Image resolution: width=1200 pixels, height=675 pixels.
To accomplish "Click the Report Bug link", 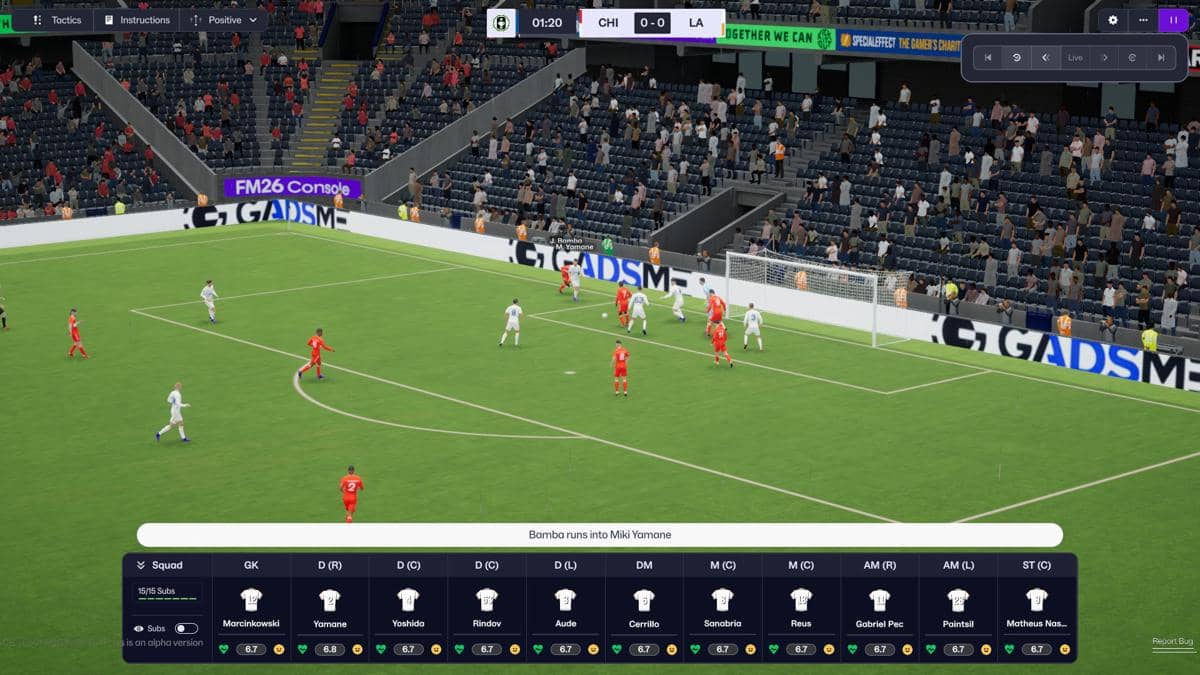I will tap(1172, 641).
